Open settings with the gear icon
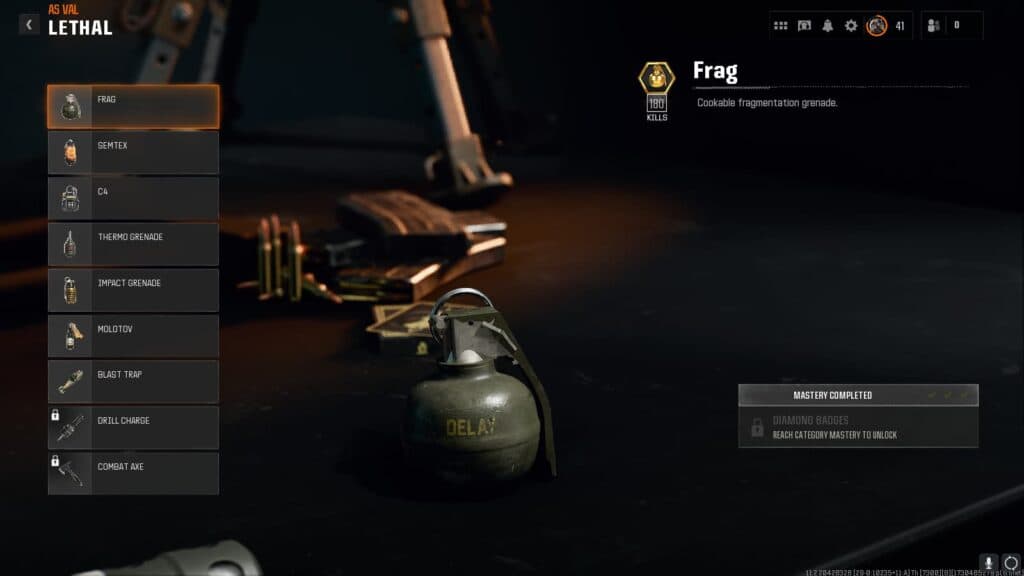This screenshot has height=576, width=1024. click(851, 25)
